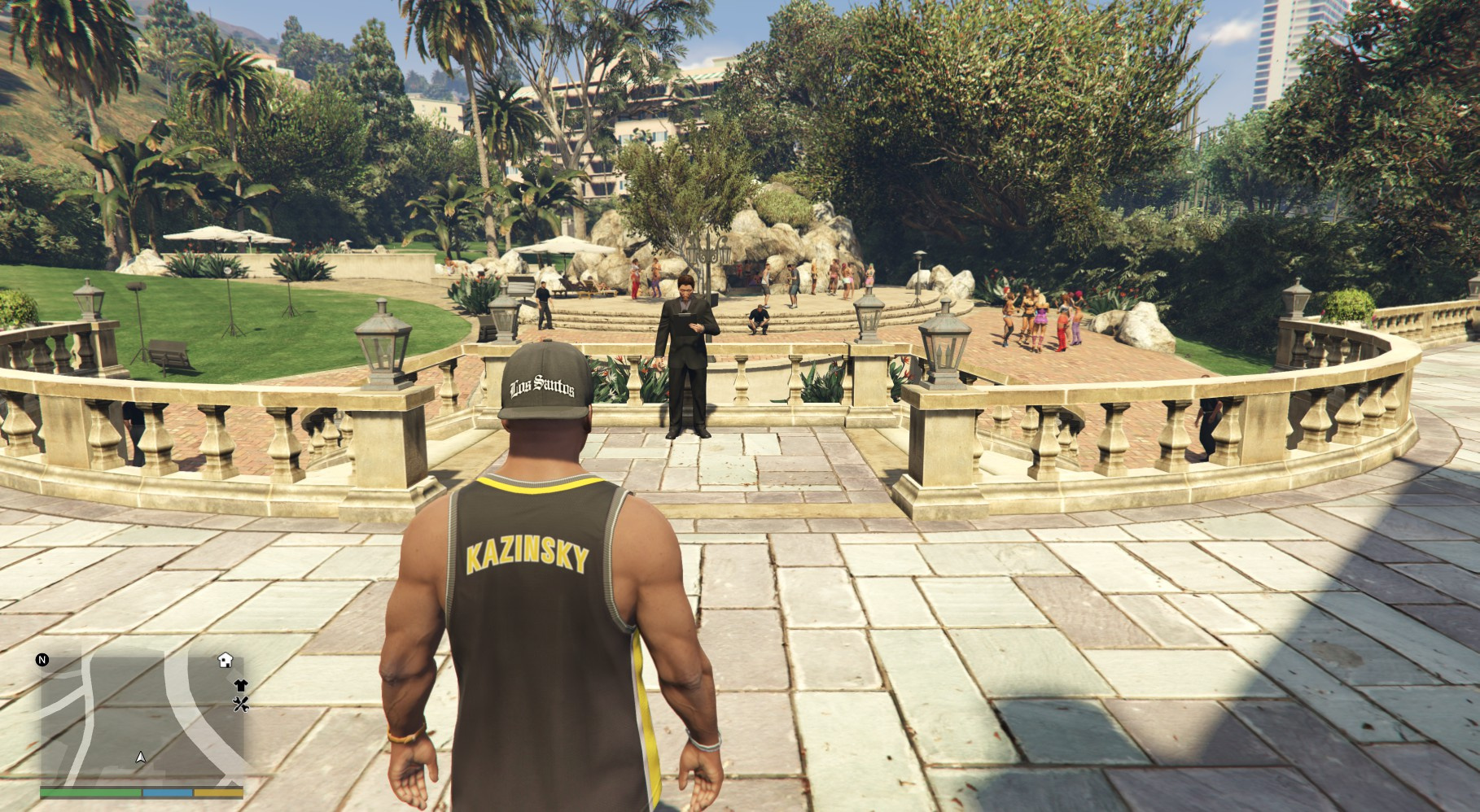Click the player arrow on the minimap
The image size is (1480, 812).
141,757
